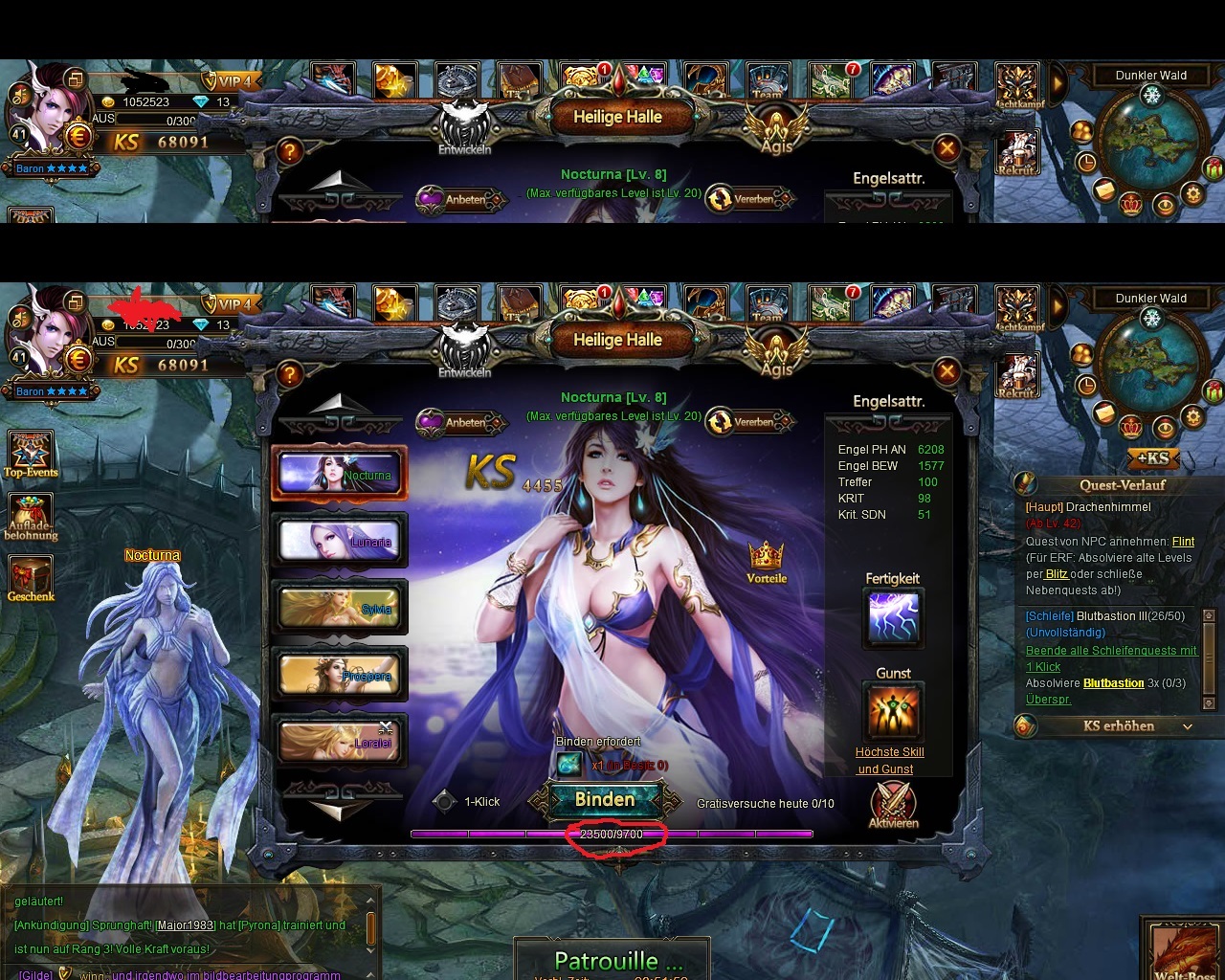This screenshot has height=980, width=1225.
Task: Switch to the Lunaria angel tab
Action: [339, 541]
